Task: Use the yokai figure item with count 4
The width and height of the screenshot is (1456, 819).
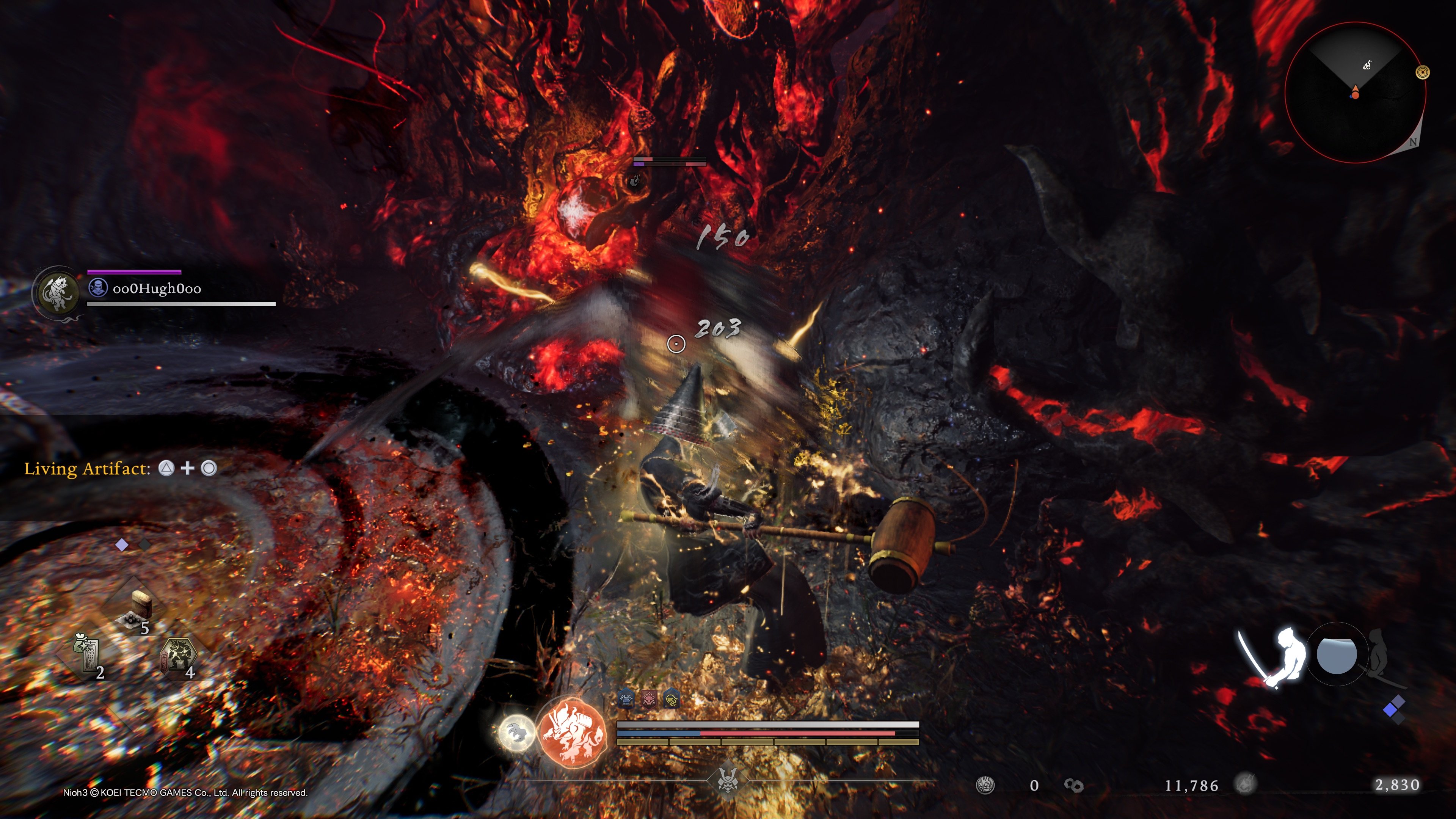Action: (179, 656)
